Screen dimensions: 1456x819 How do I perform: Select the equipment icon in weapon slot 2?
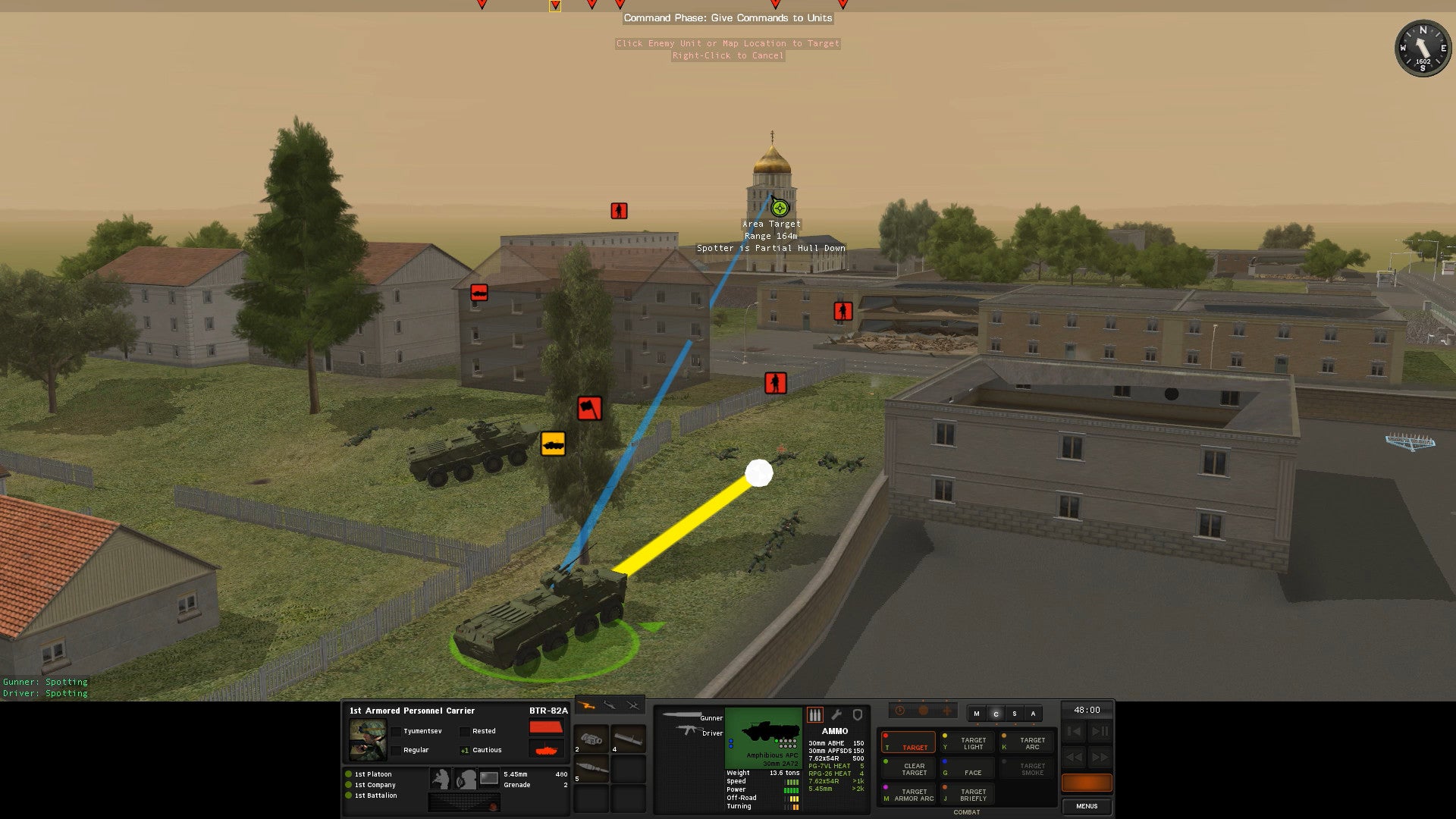591,739
